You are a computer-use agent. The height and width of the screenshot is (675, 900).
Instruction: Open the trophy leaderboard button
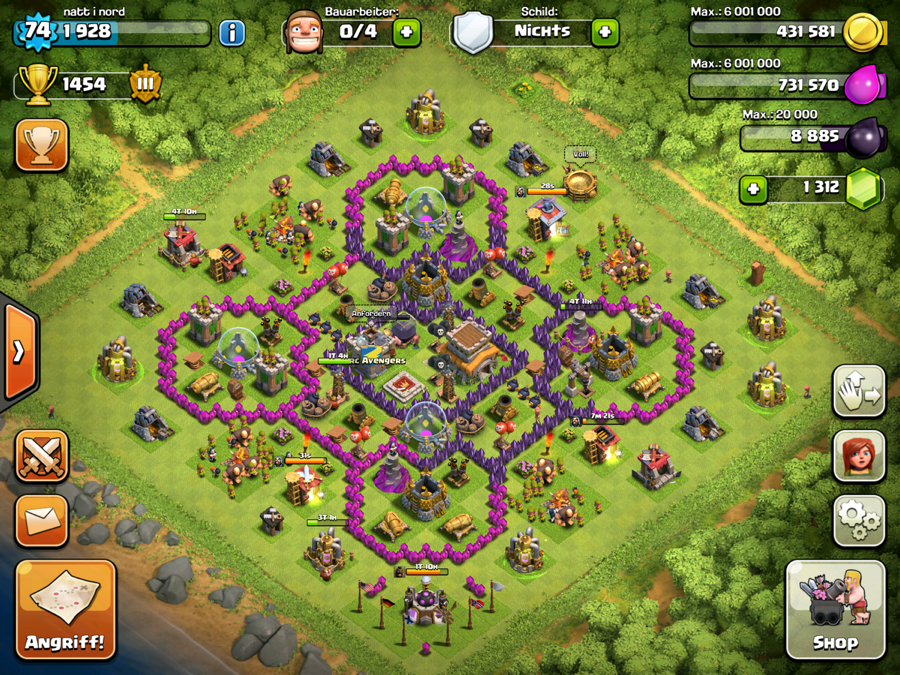point(42,146)
